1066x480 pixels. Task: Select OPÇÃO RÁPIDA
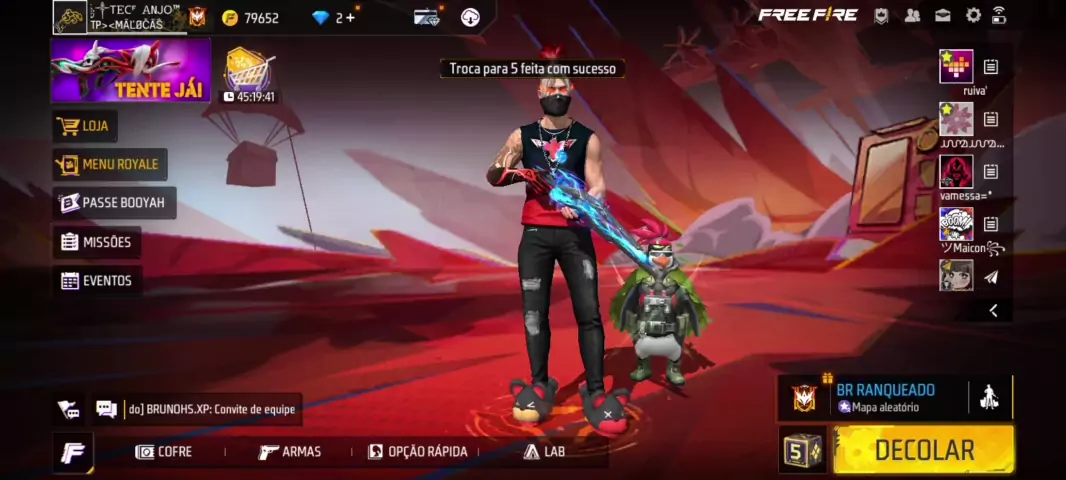417,452
